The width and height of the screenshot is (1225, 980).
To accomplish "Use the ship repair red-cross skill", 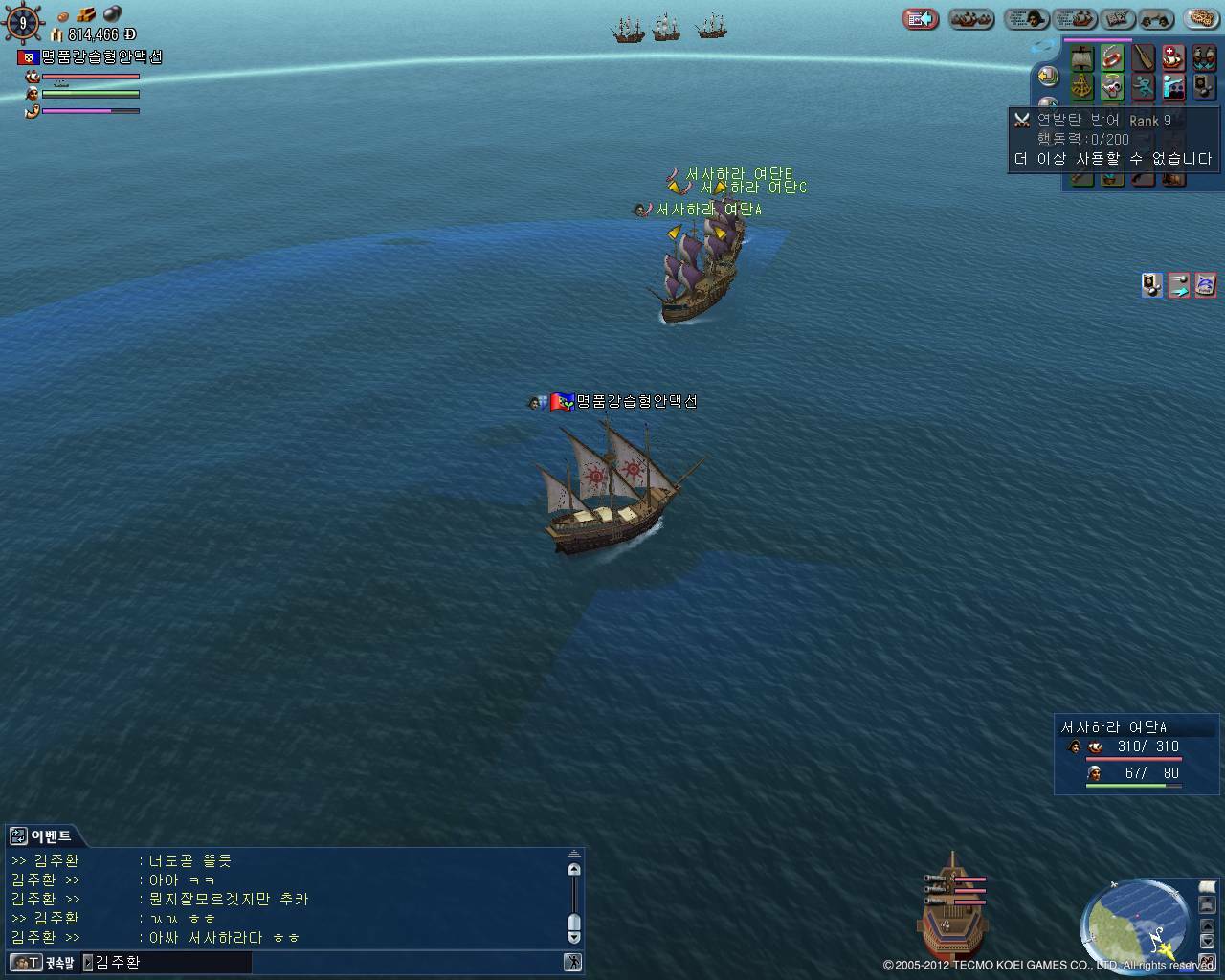I will click(1173, 58).
